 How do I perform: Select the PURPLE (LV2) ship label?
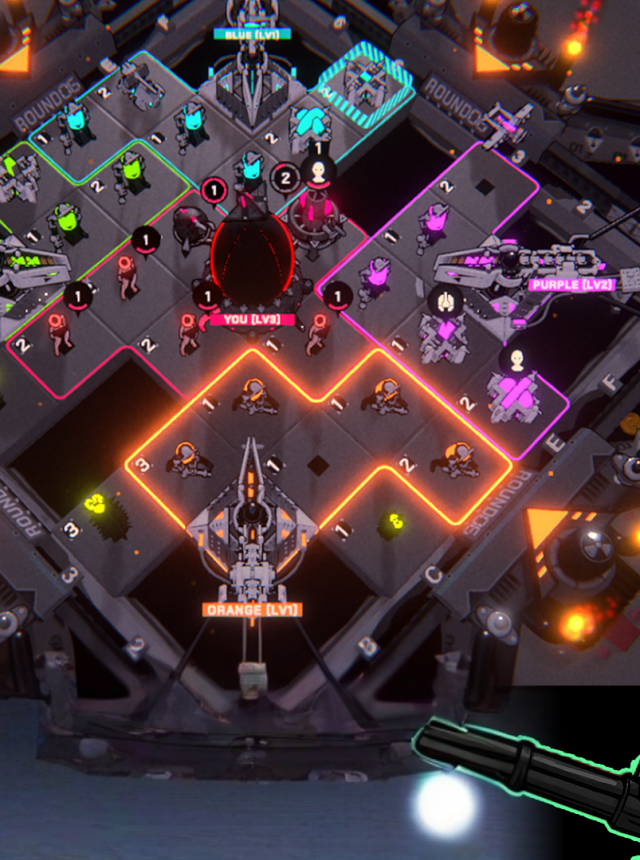(571, 284)
